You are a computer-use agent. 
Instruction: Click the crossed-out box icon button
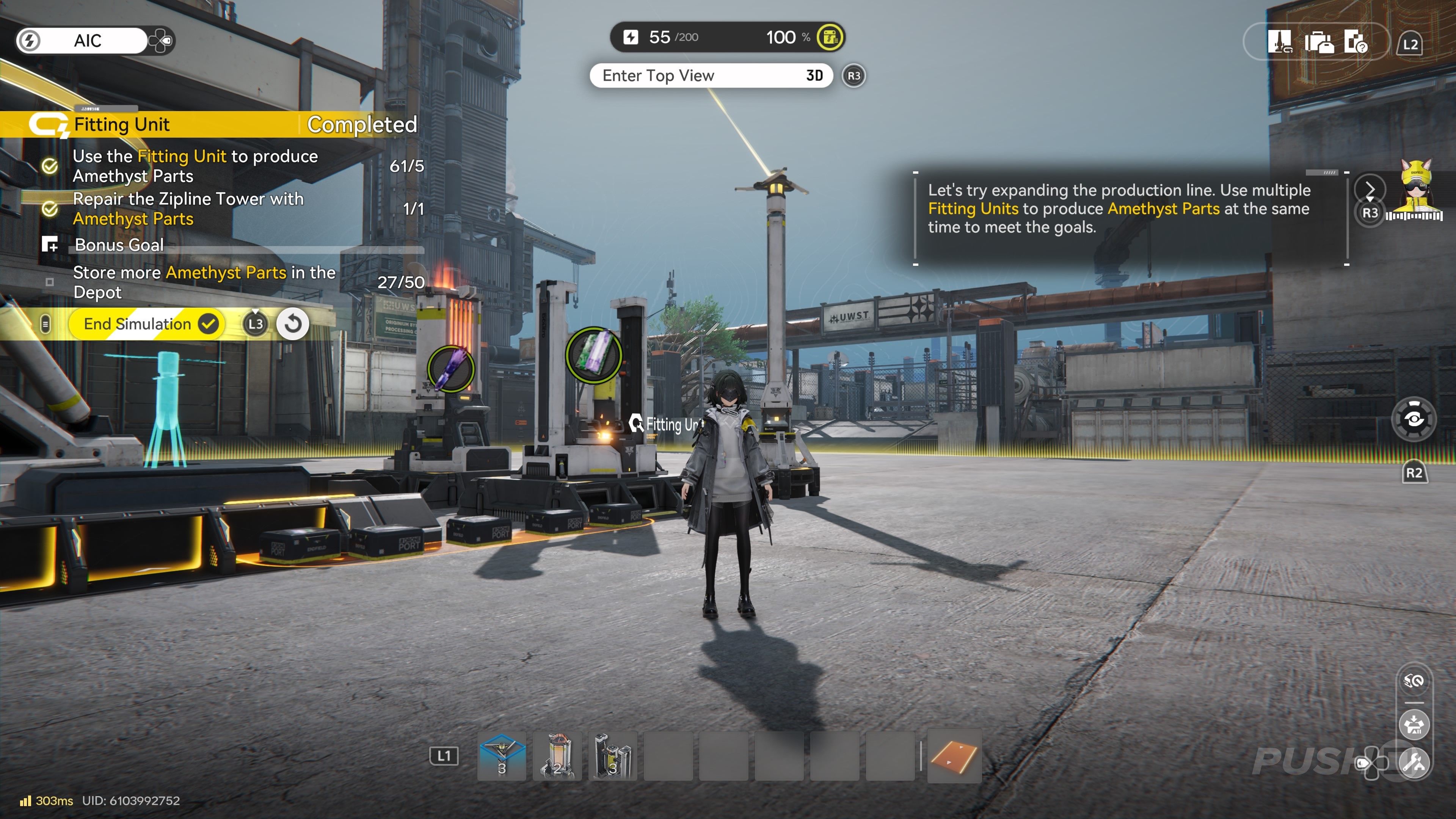(x=1414, y=681)
